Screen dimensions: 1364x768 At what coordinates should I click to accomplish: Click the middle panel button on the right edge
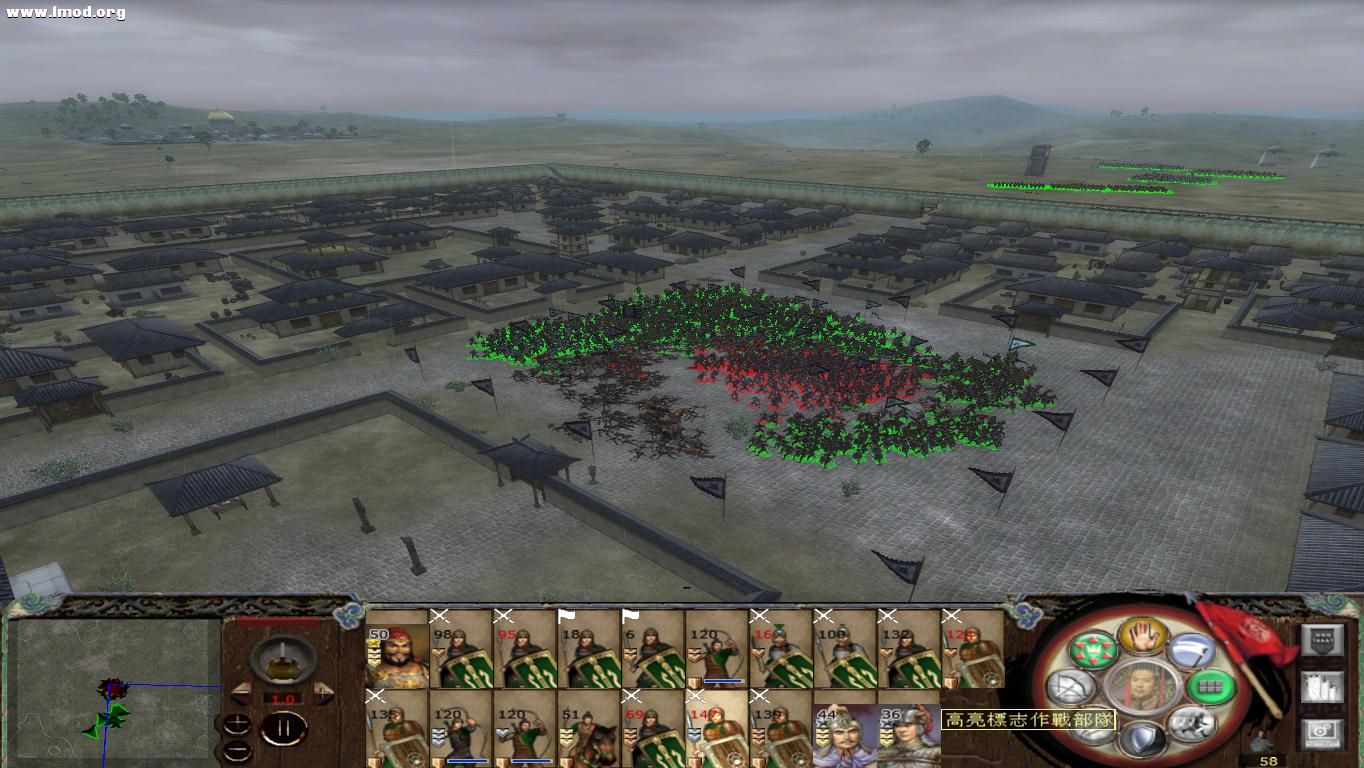1322,688
